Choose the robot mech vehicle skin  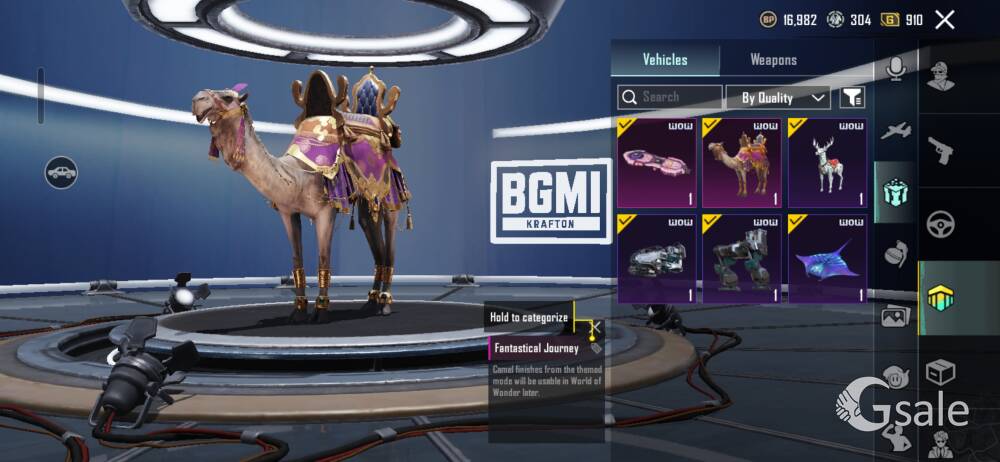coord(741,258)
